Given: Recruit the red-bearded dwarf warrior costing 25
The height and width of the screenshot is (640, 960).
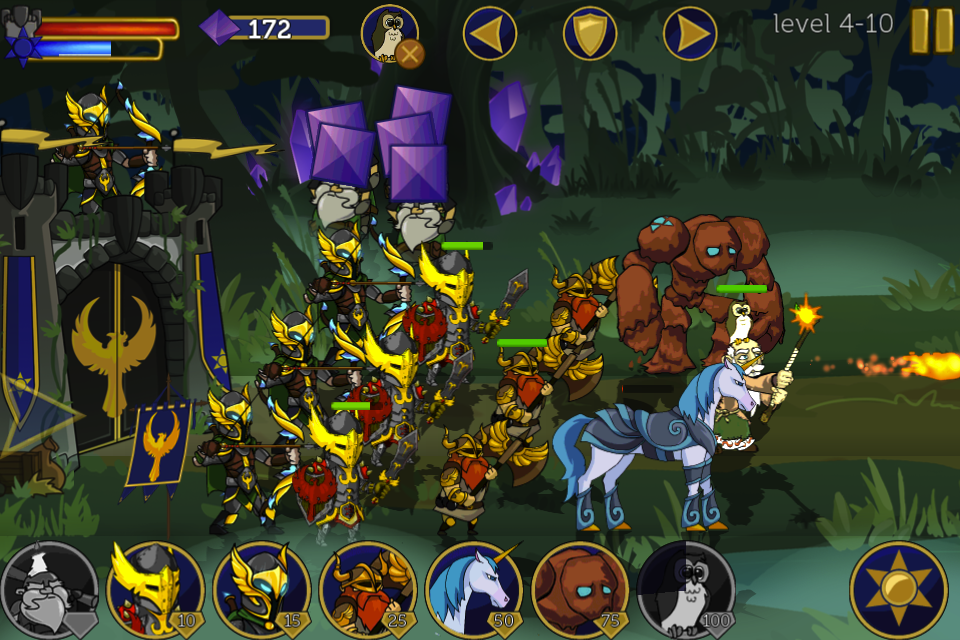Looking at the screenshot, I should pyautogui.click(x=368, y=590).
